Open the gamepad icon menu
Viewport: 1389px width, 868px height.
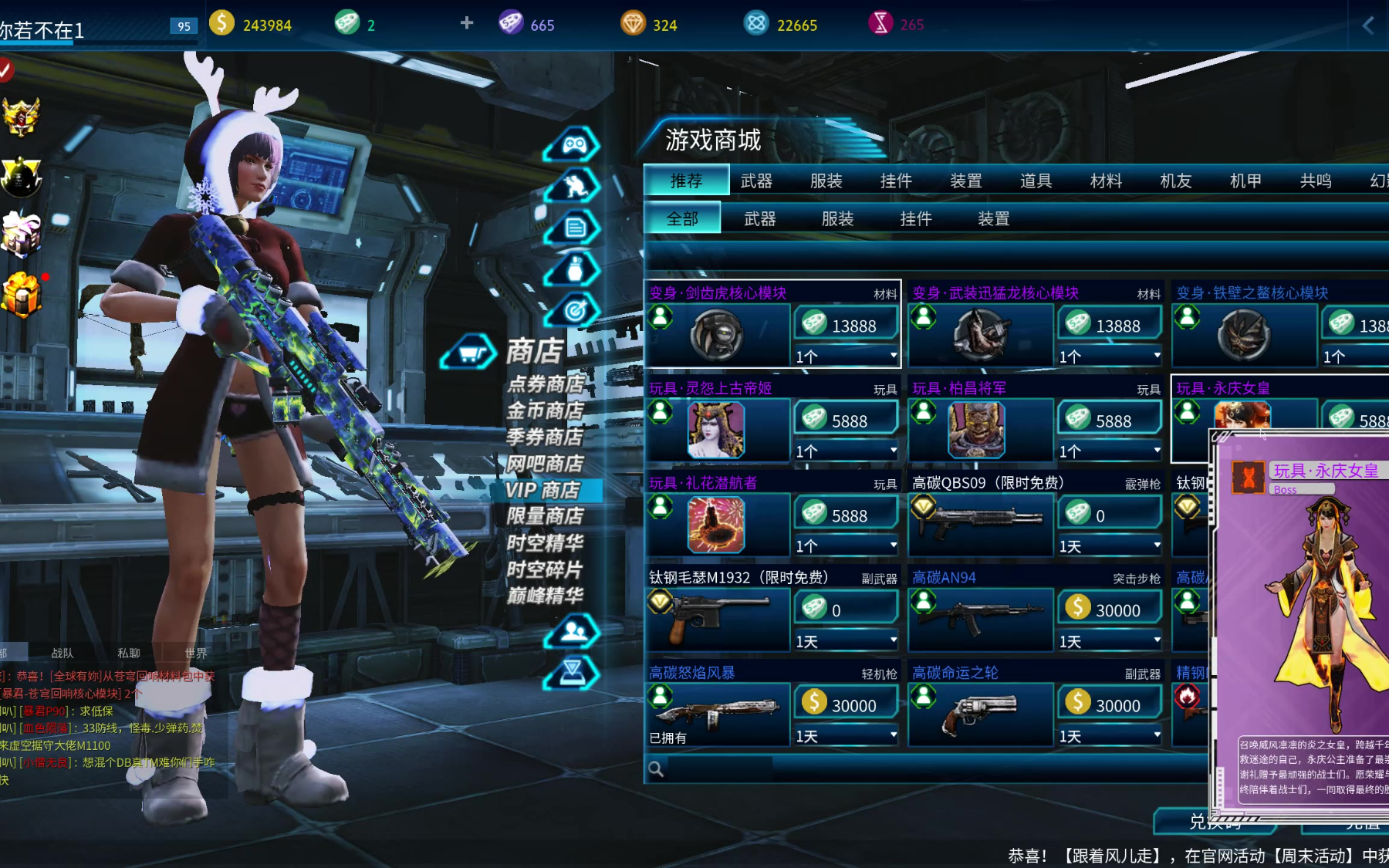coord(573,145)
